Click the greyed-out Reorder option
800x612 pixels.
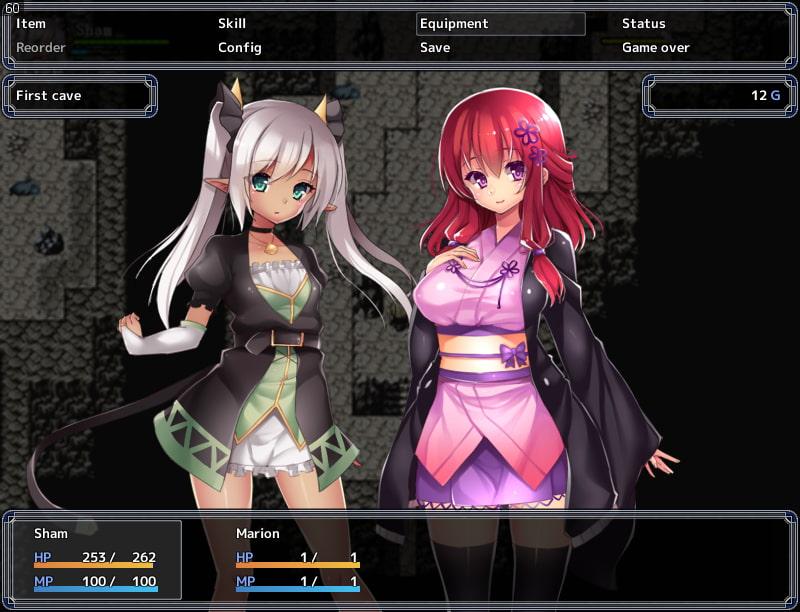tap(41, 48)
